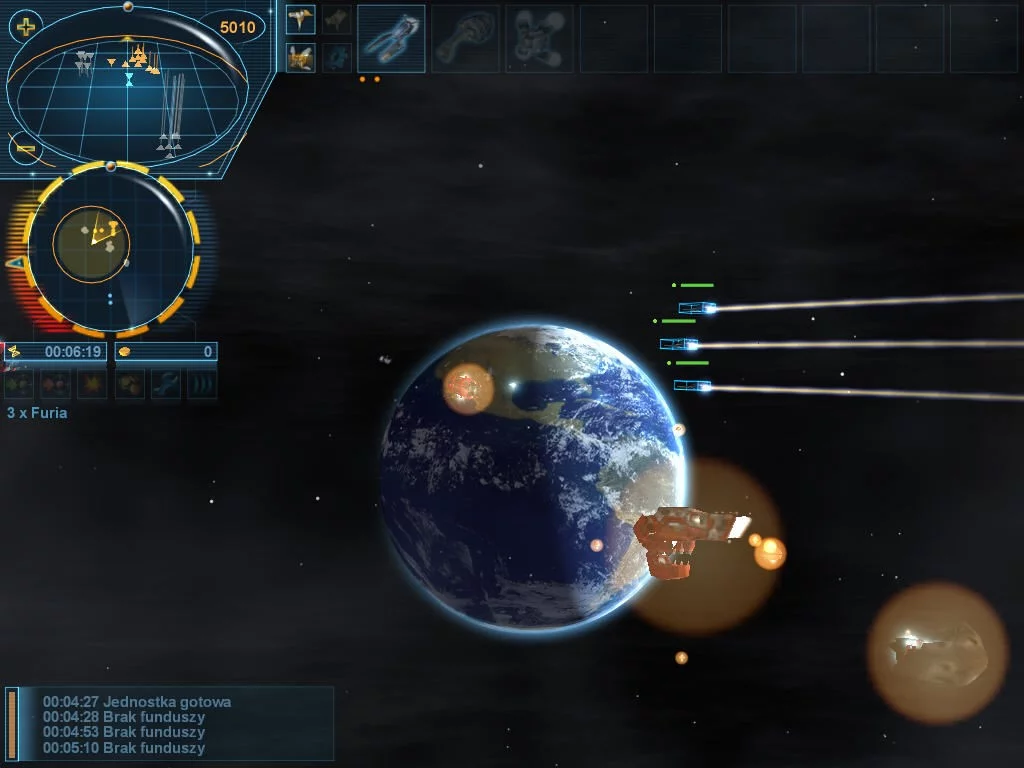Activate the teal wave-arcs command icon
The image size is (1024, 768).
(x=202, y=384)
